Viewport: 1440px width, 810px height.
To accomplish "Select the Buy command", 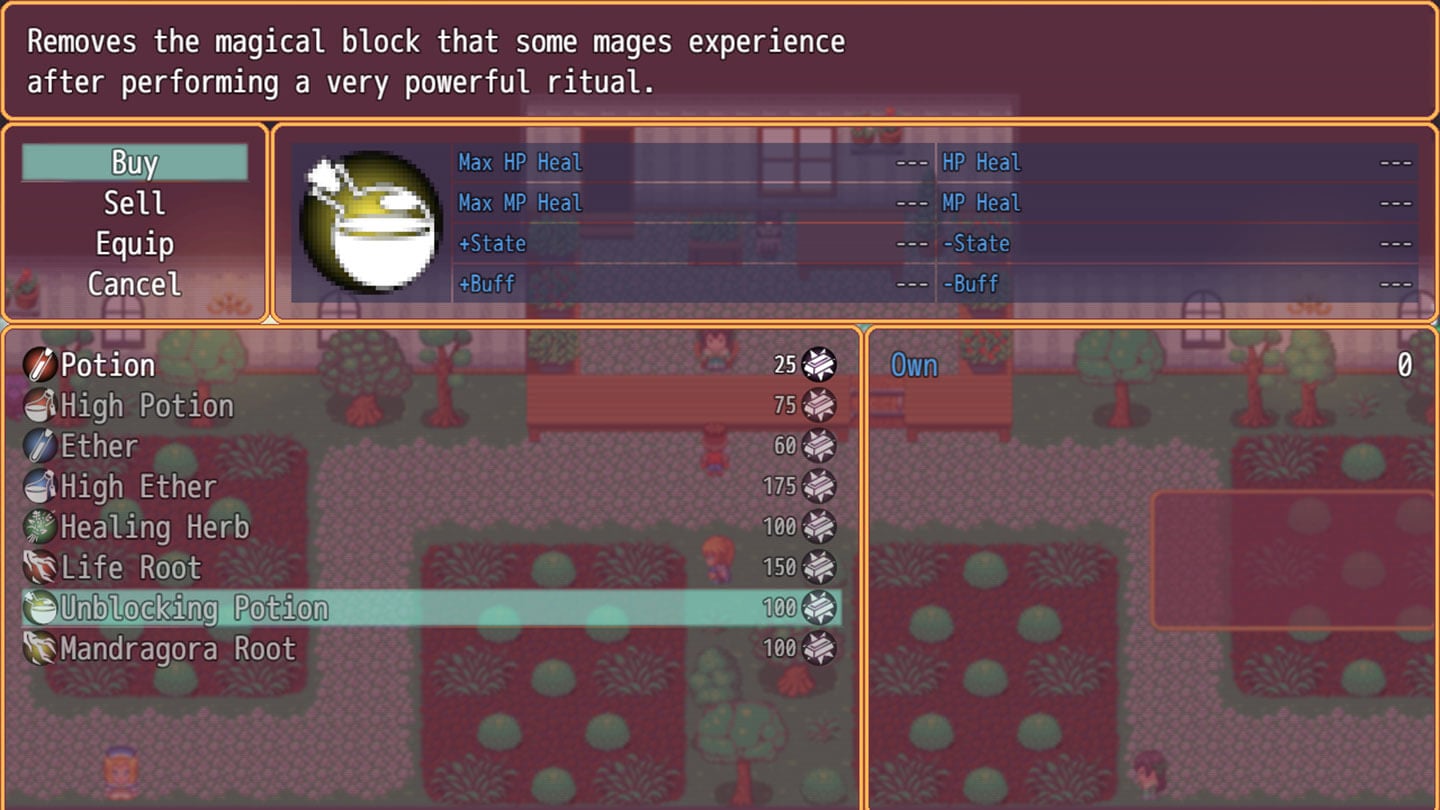I will tap(134, 163).
